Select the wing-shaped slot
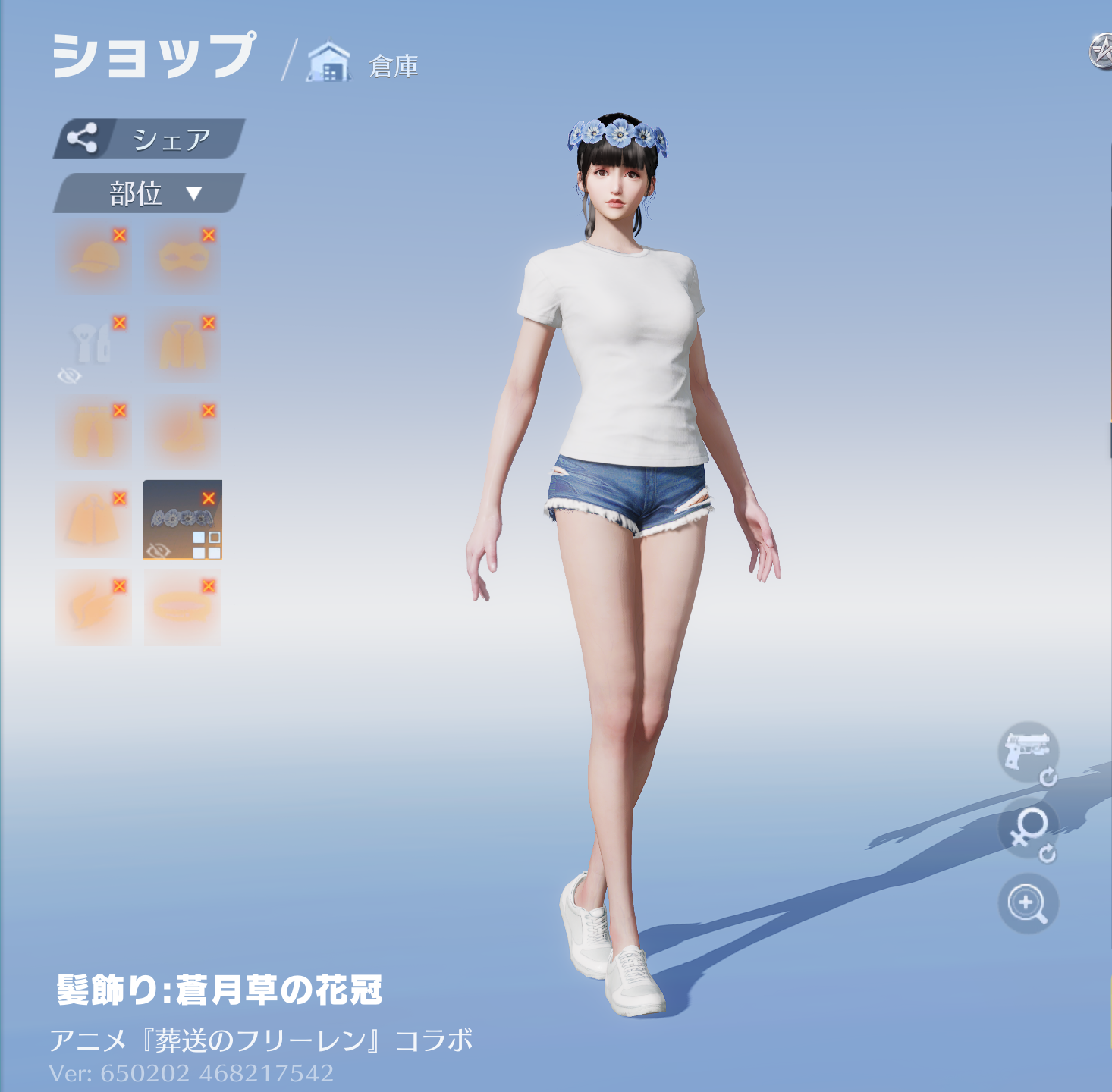Screen dimensions: 1112x1092 [x=93, y=607]
